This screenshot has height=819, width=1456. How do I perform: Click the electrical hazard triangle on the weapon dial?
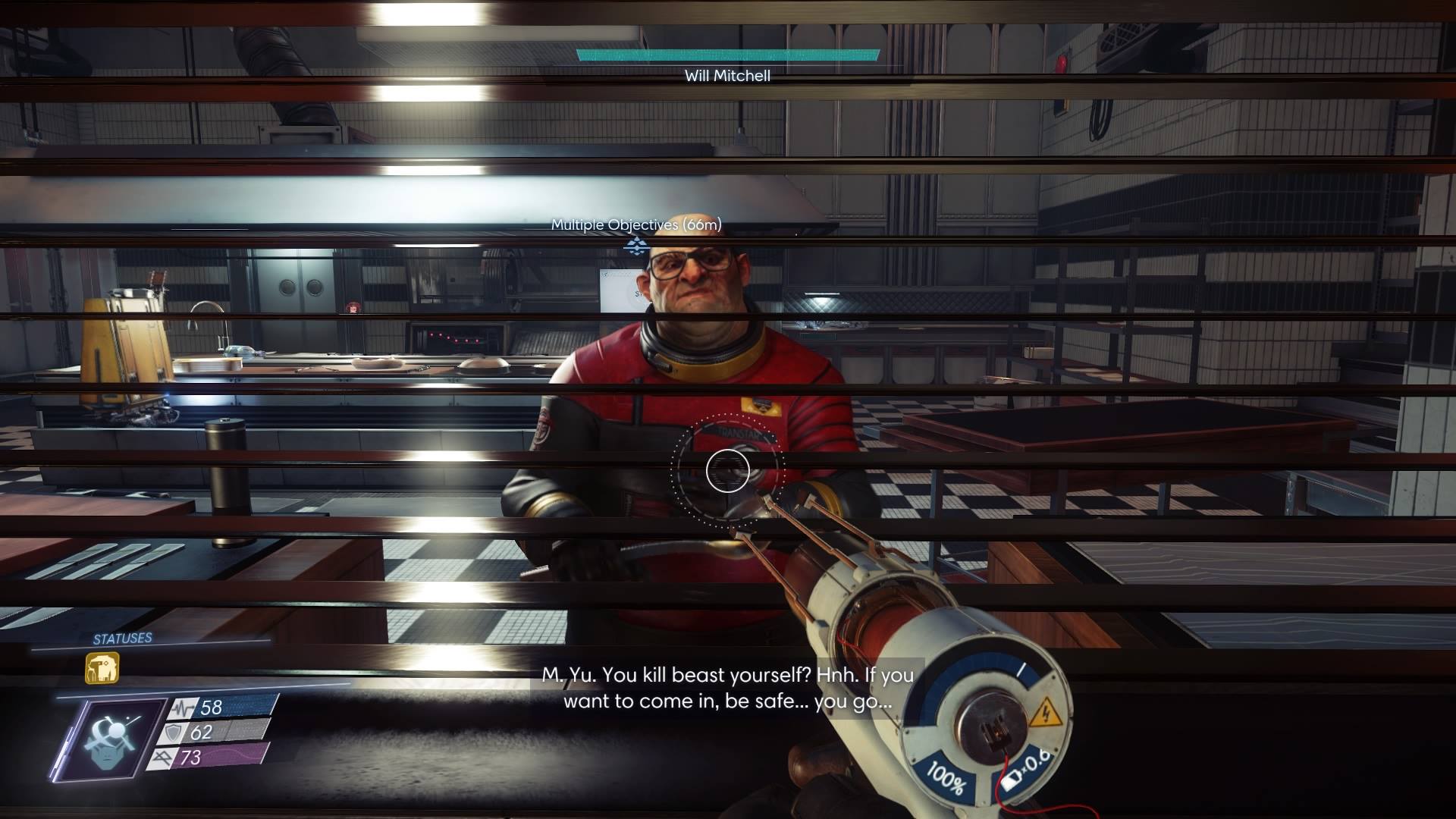pyautogui.click(x=1046, y=714)
